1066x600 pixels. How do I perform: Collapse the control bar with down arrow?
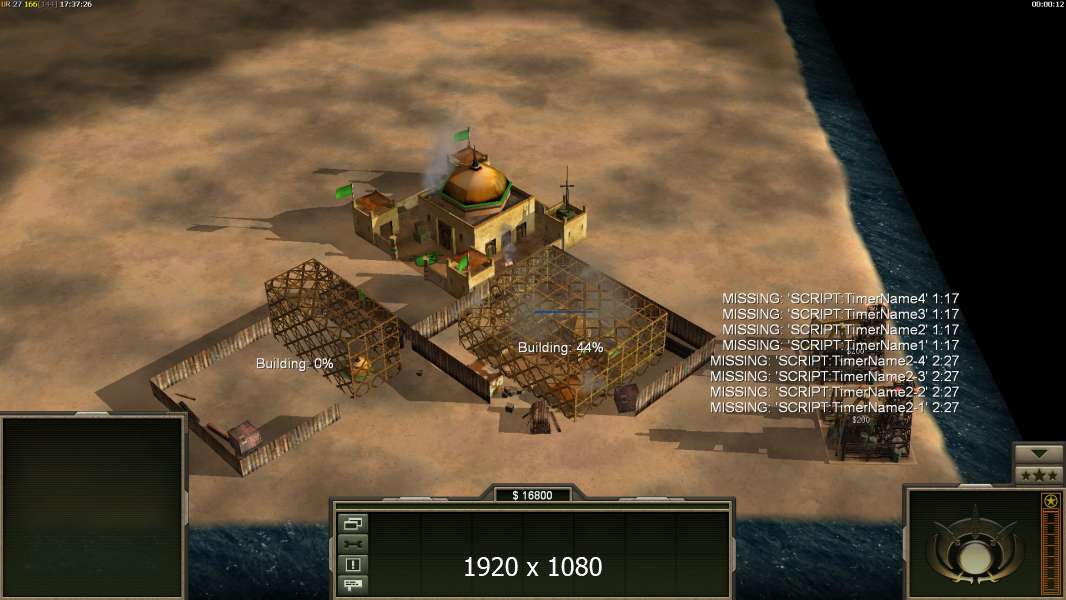coord(1039,453)
